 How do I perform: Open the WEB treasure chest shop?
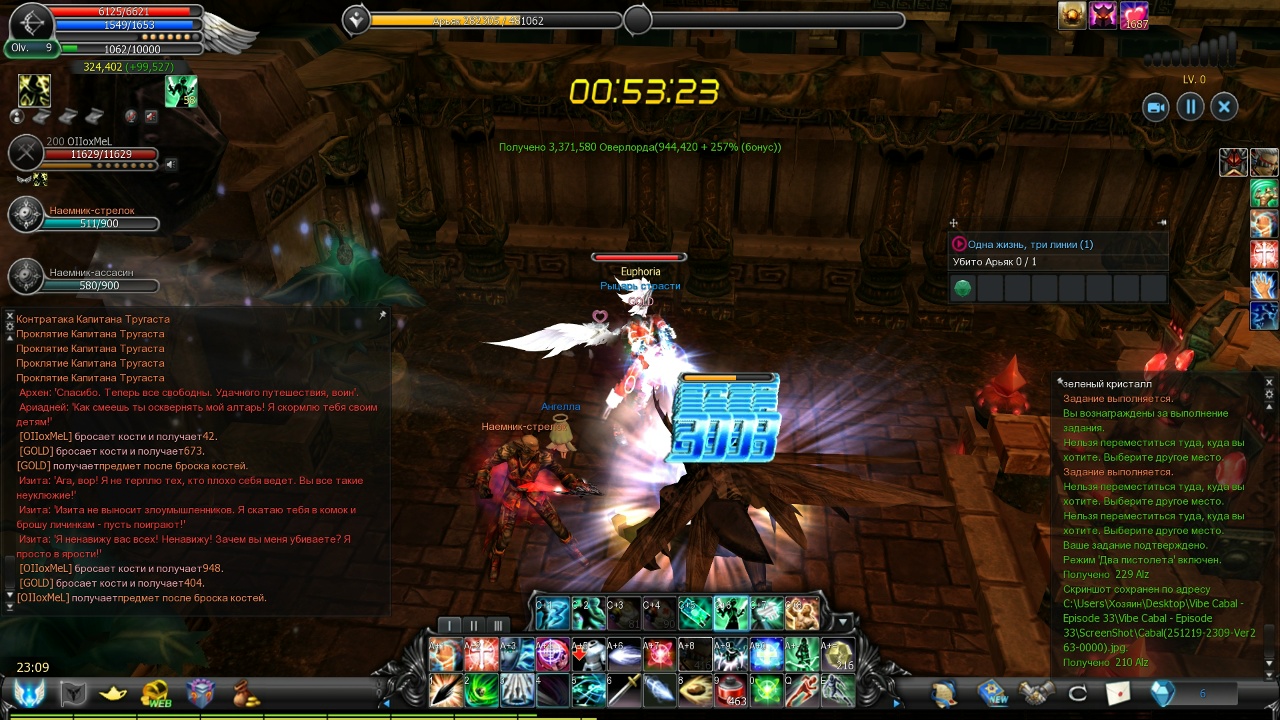tap(155, 693)
